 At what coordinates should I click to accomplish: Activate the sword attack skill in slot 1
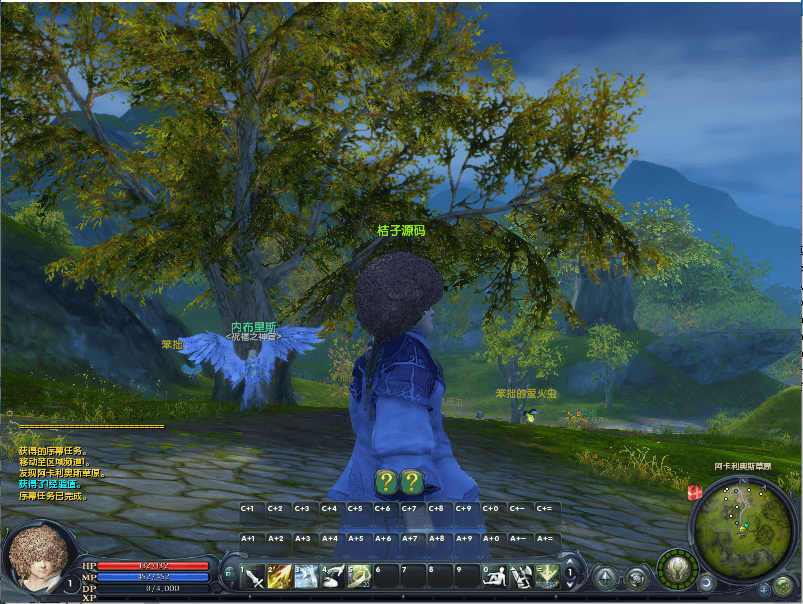251,577
